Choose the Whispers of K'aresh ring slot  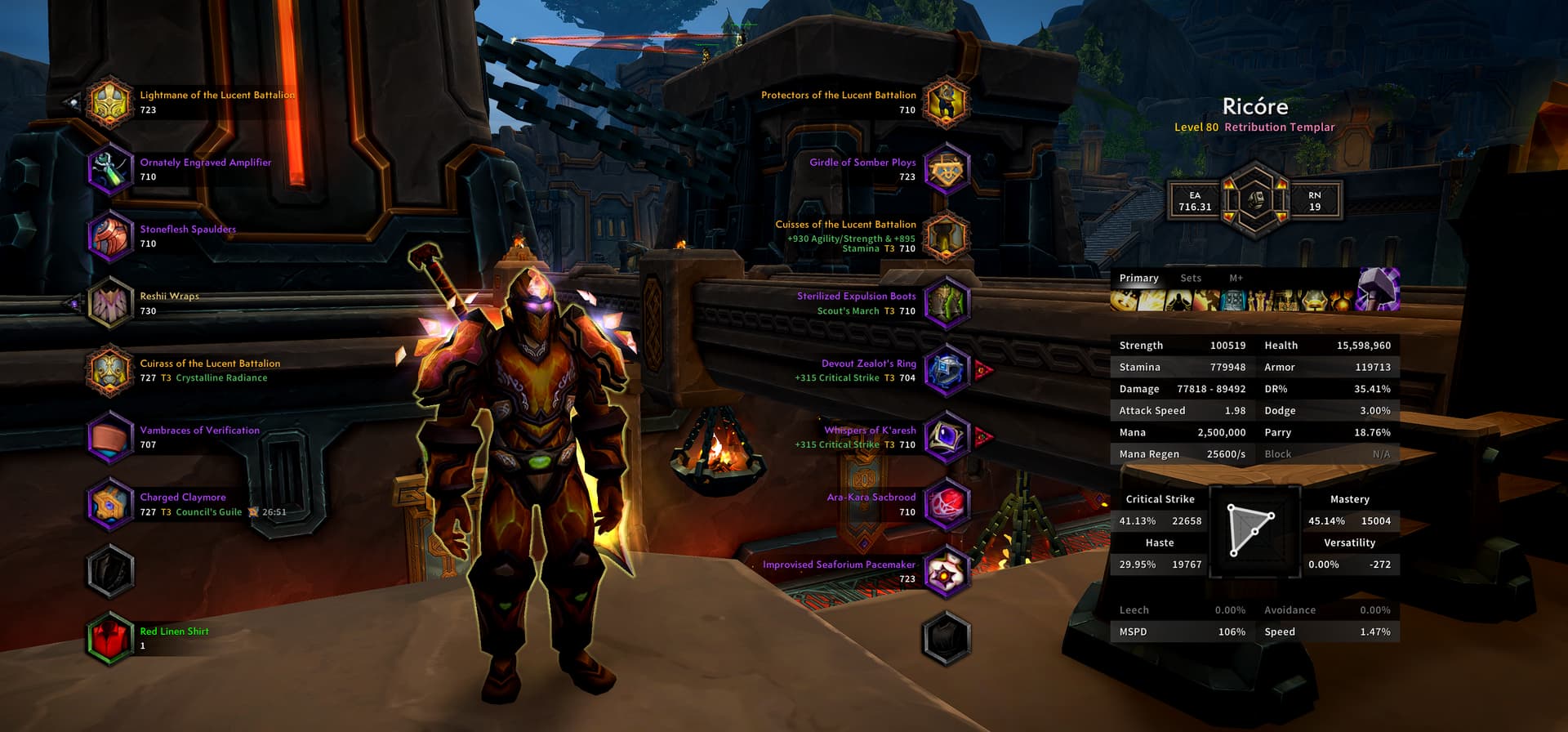pyautogui.click(x=947, y=437)
